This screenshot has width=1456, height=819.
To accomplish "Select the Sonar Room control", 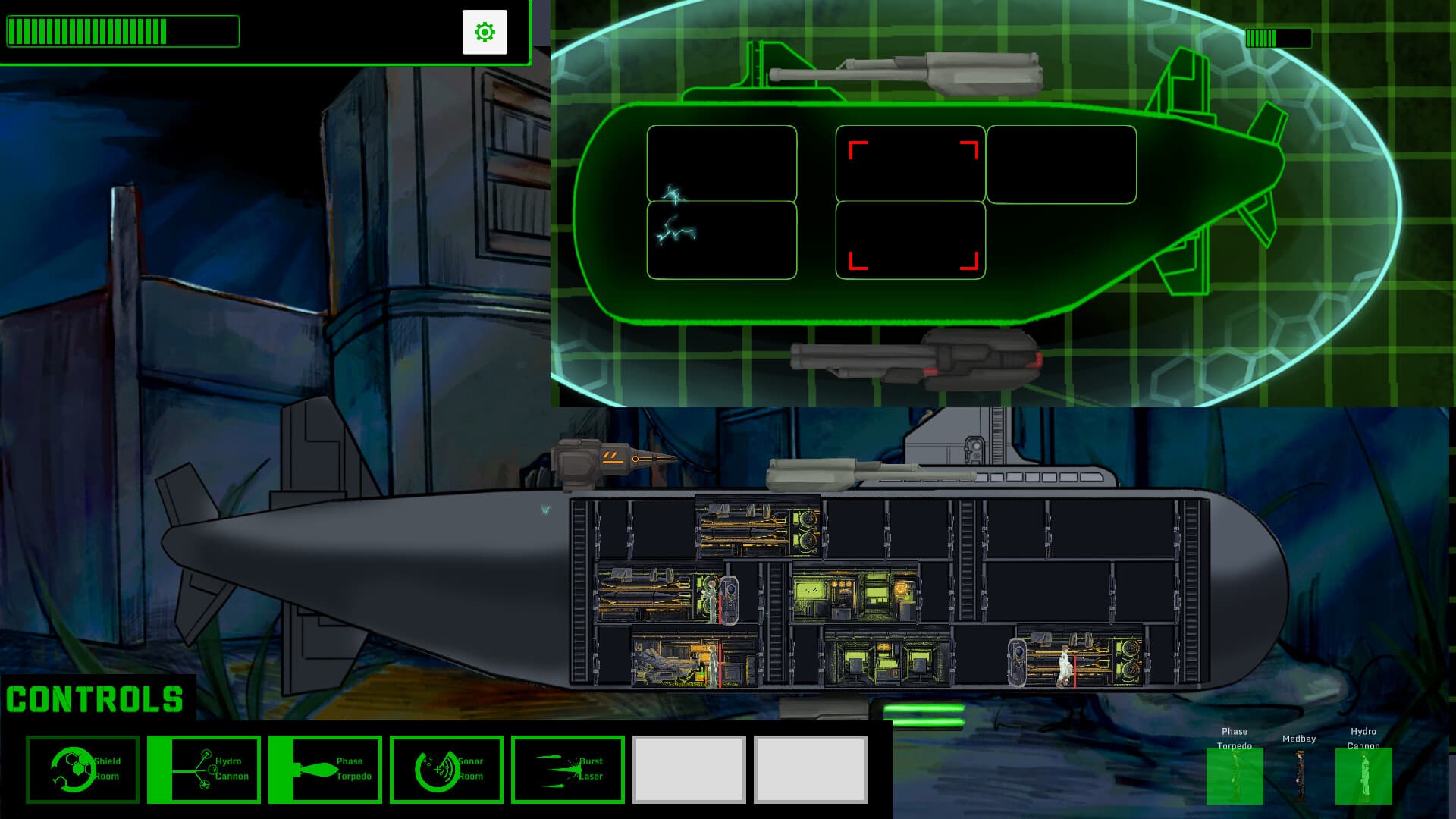I will pos(447,770).
